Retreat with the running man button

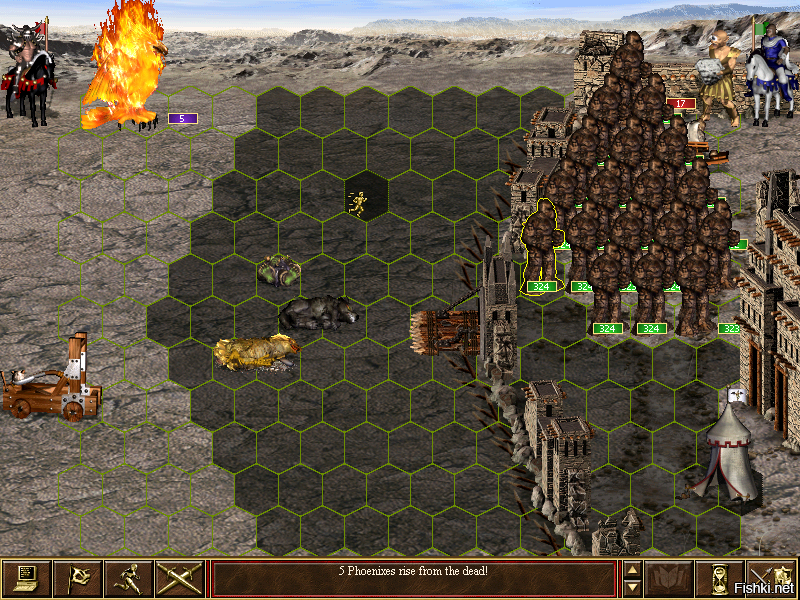click(x=128, y=578)
